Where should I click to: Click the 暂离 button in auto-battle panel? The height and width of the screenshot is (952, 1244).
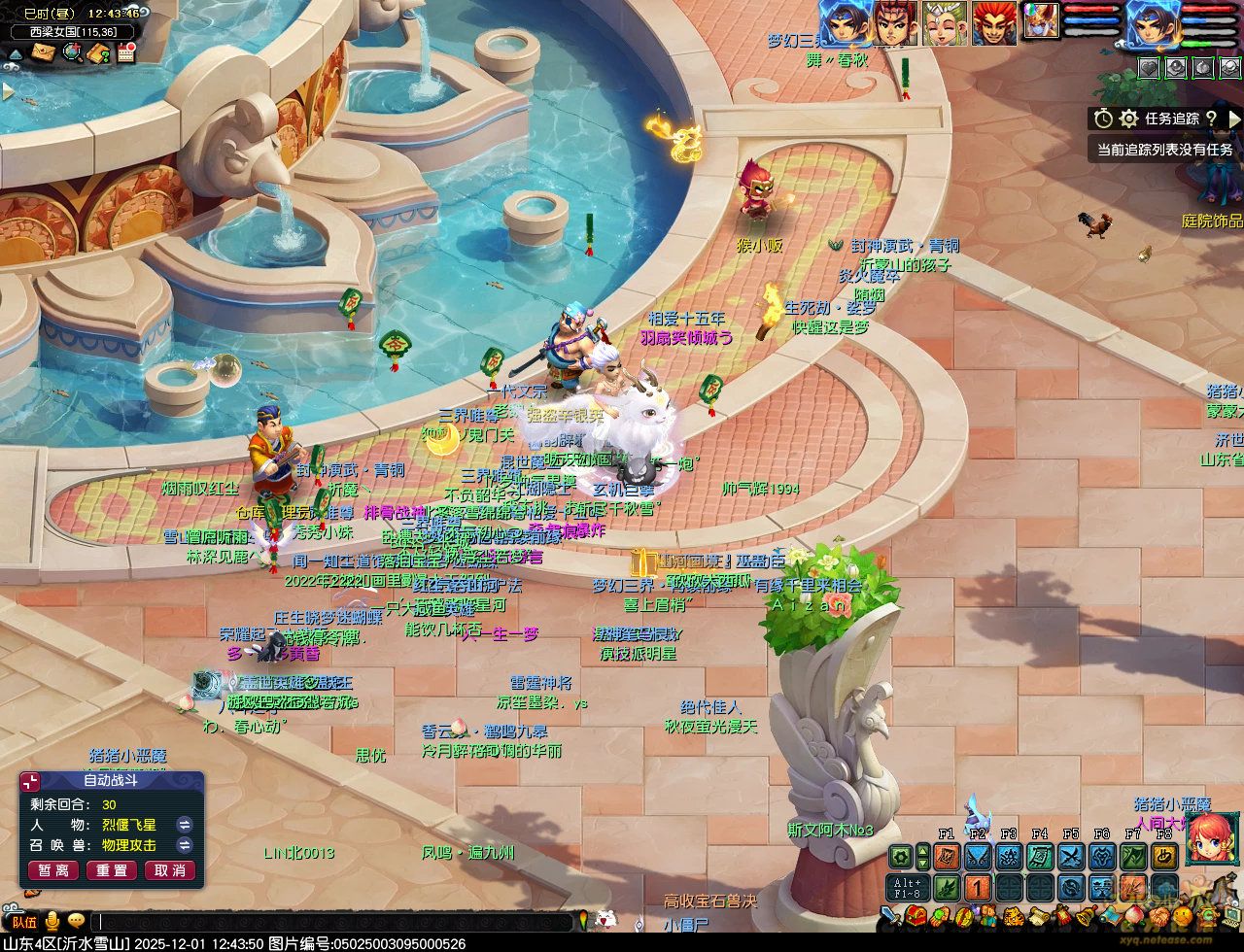click(x=53, y=870)
